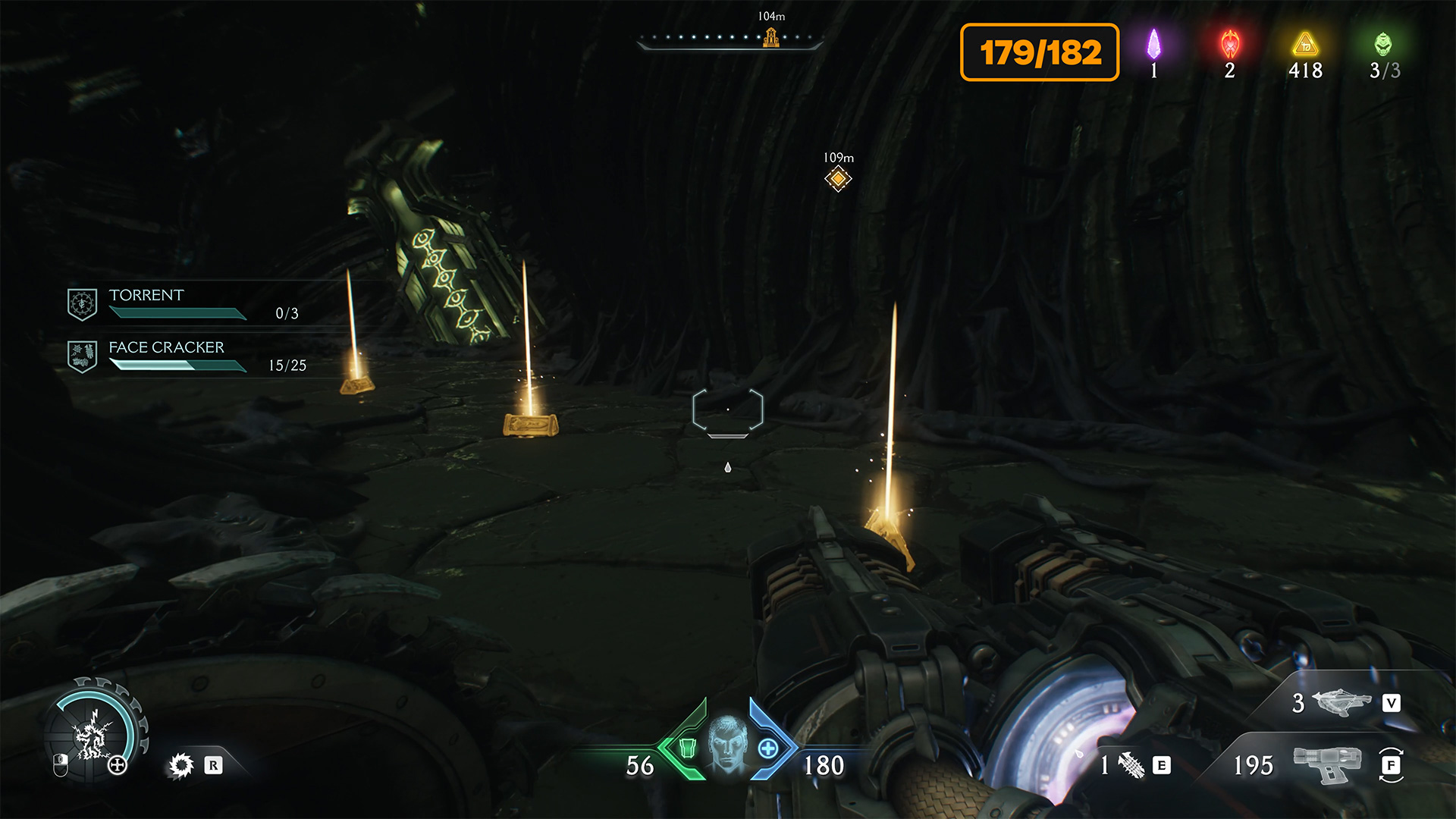This screenshot has width=1456, height=819.
Task: Click the gold objective marker on compass
Action: 771,36
